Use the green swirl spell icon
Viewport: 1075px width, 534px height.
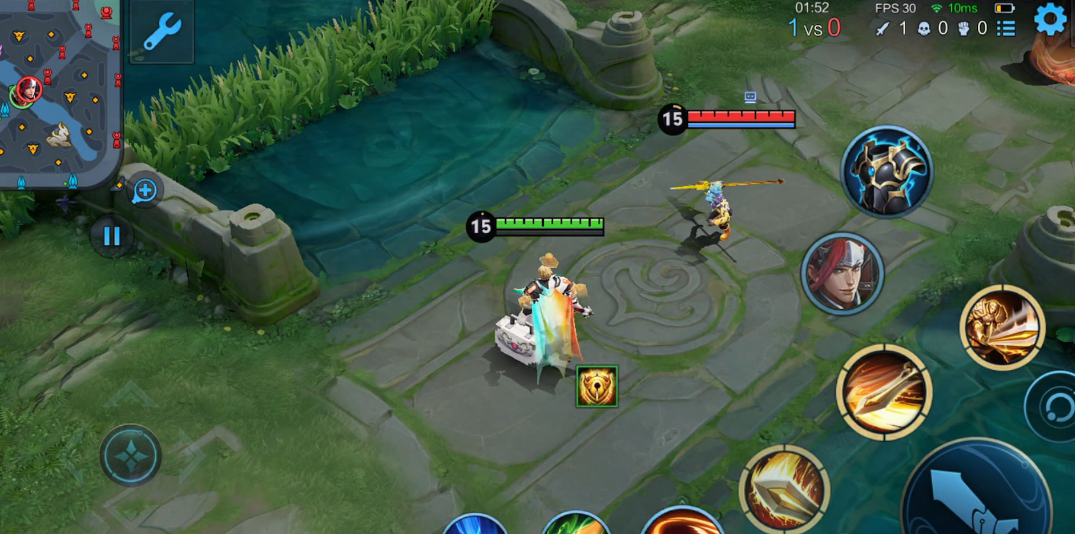(576, 525)
